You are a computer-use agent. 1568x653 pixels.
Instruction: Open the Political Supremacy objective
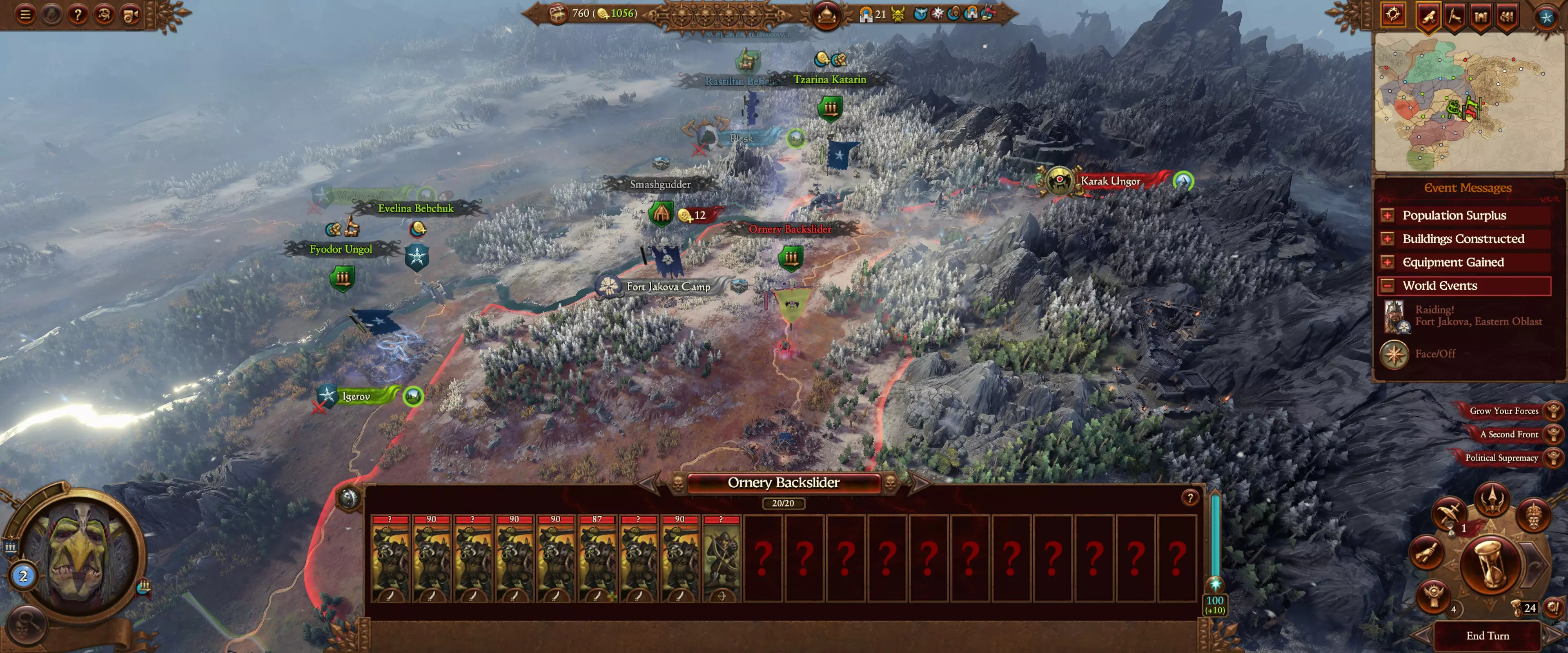click(x=1502, y=458)
